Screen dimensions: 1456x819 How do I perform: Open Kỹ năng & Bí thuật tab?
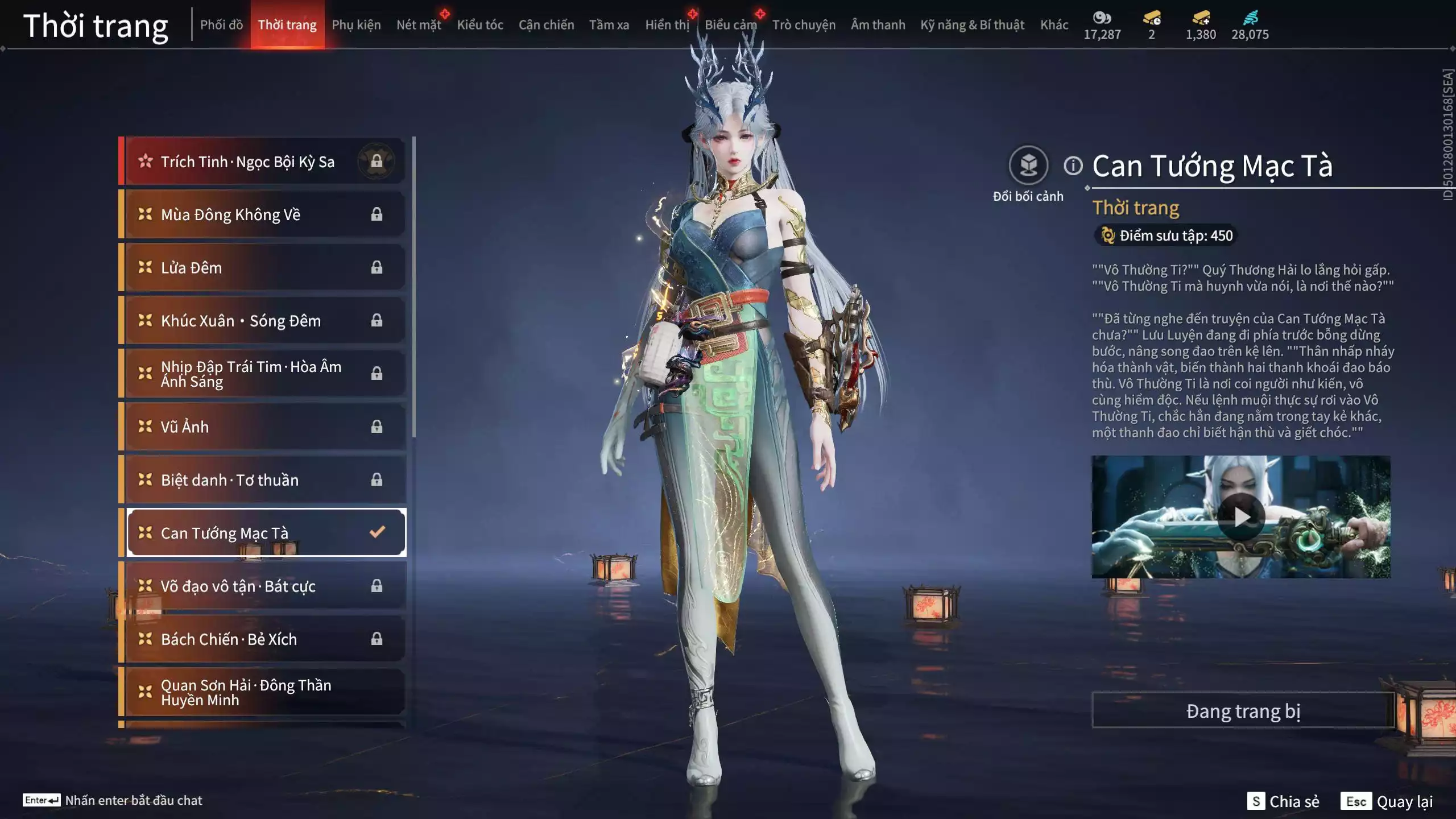pos(972,25)
